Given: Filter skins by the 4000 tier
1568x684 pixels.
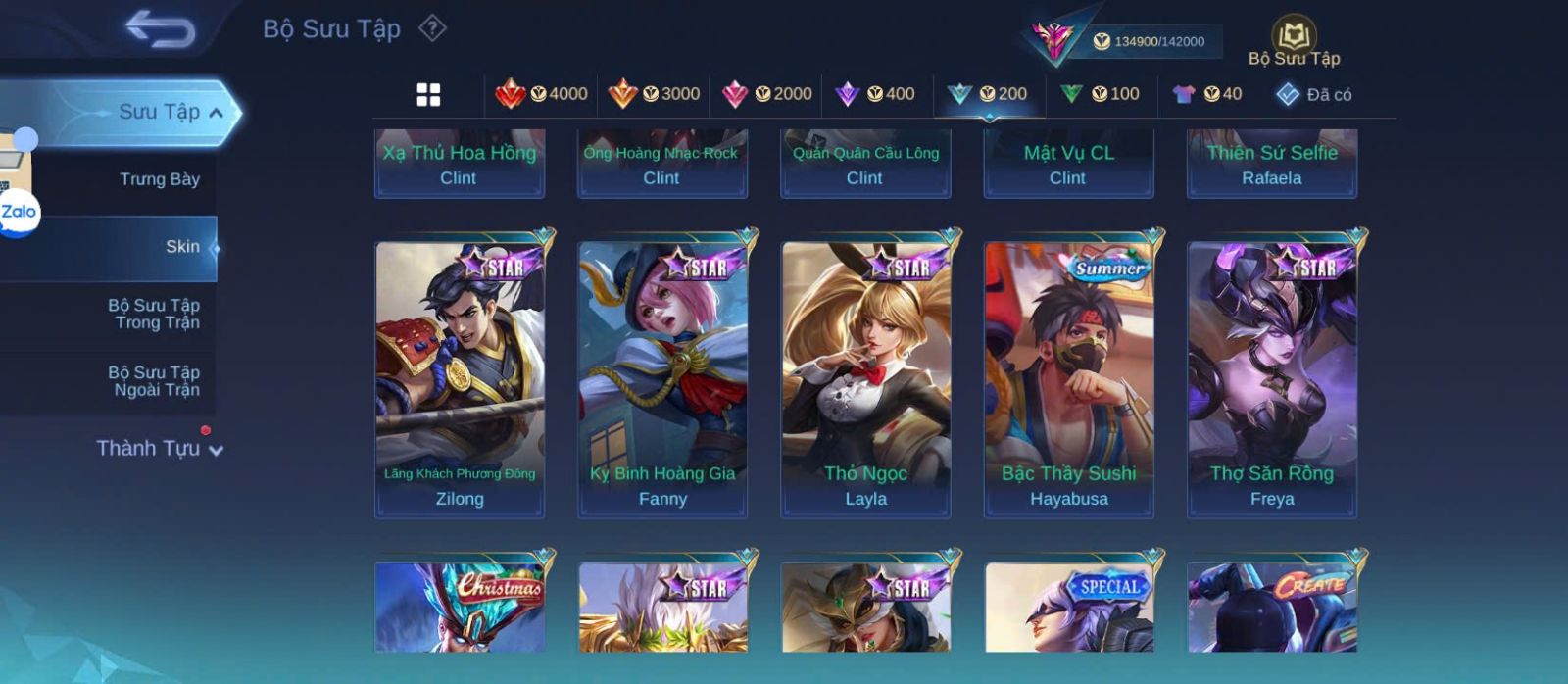Looking at the screenshot, I should click(542, 94).
